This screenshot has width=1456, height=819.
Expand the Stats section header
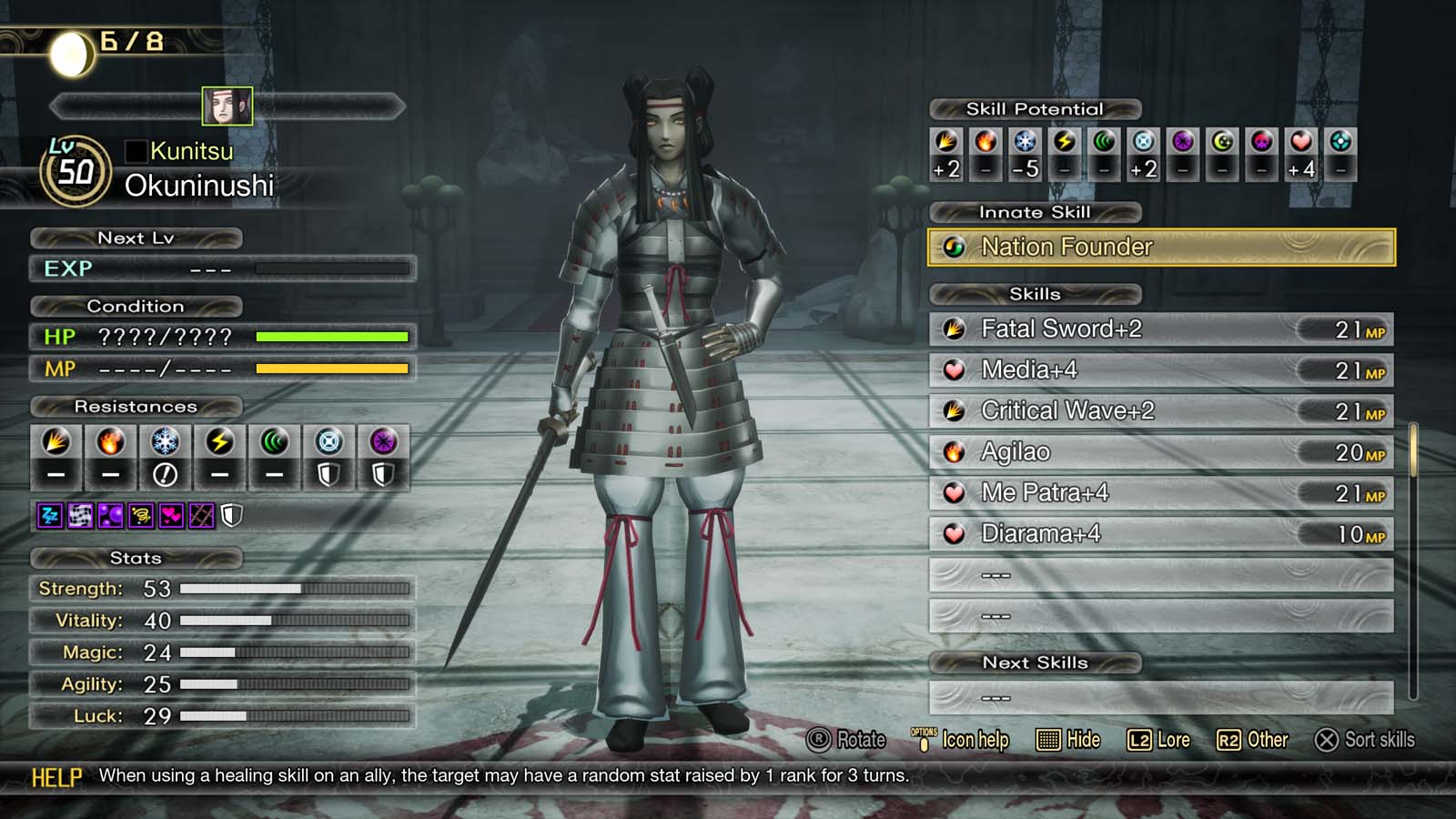point(138,558)
